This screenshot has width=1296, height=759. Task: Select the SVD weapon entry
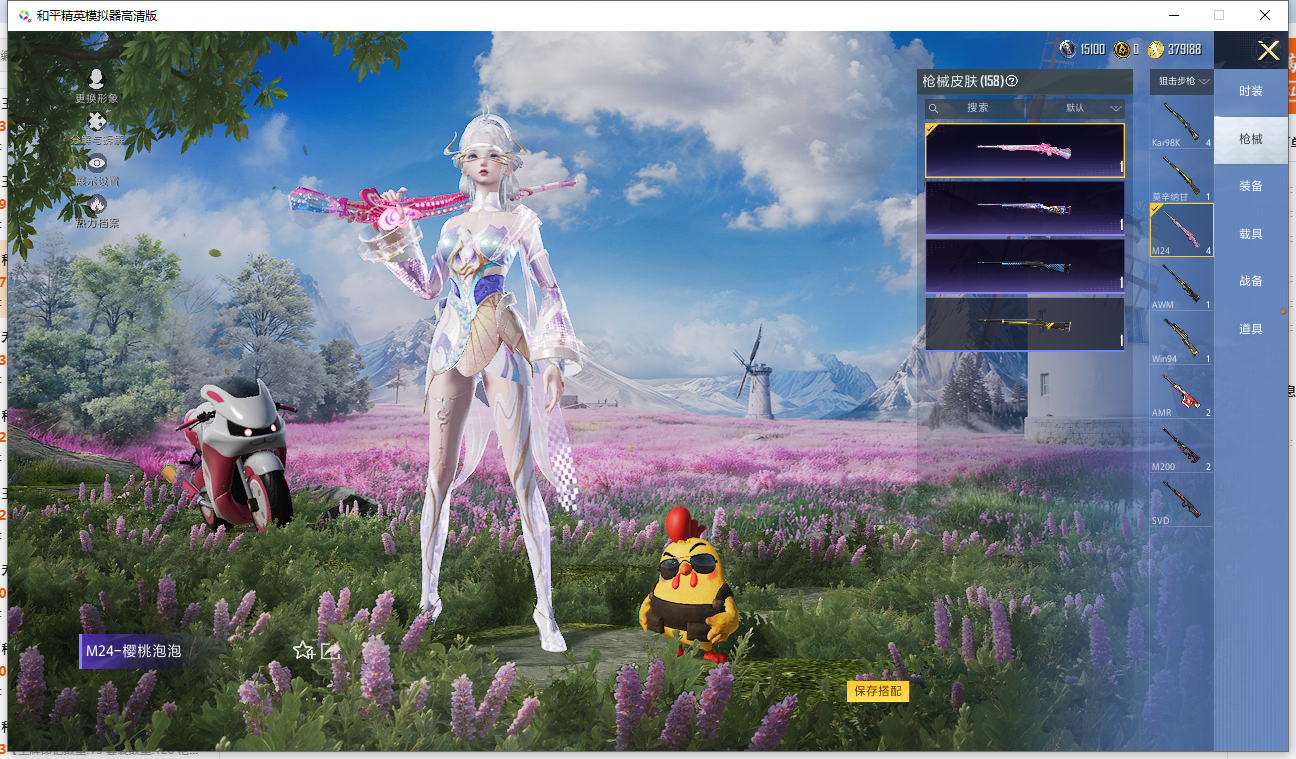click(x=1181, y=500)
